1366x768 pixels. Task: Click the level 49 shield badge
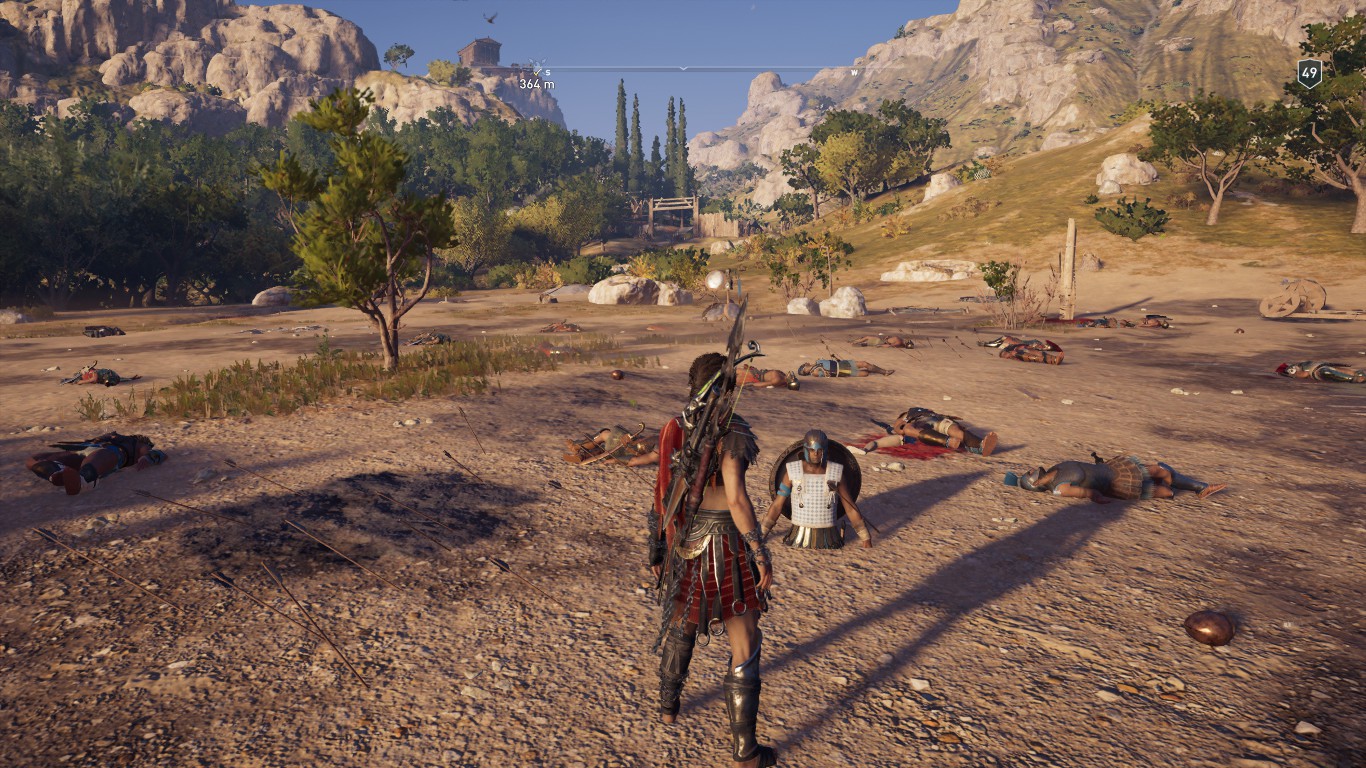[1309, 73]
